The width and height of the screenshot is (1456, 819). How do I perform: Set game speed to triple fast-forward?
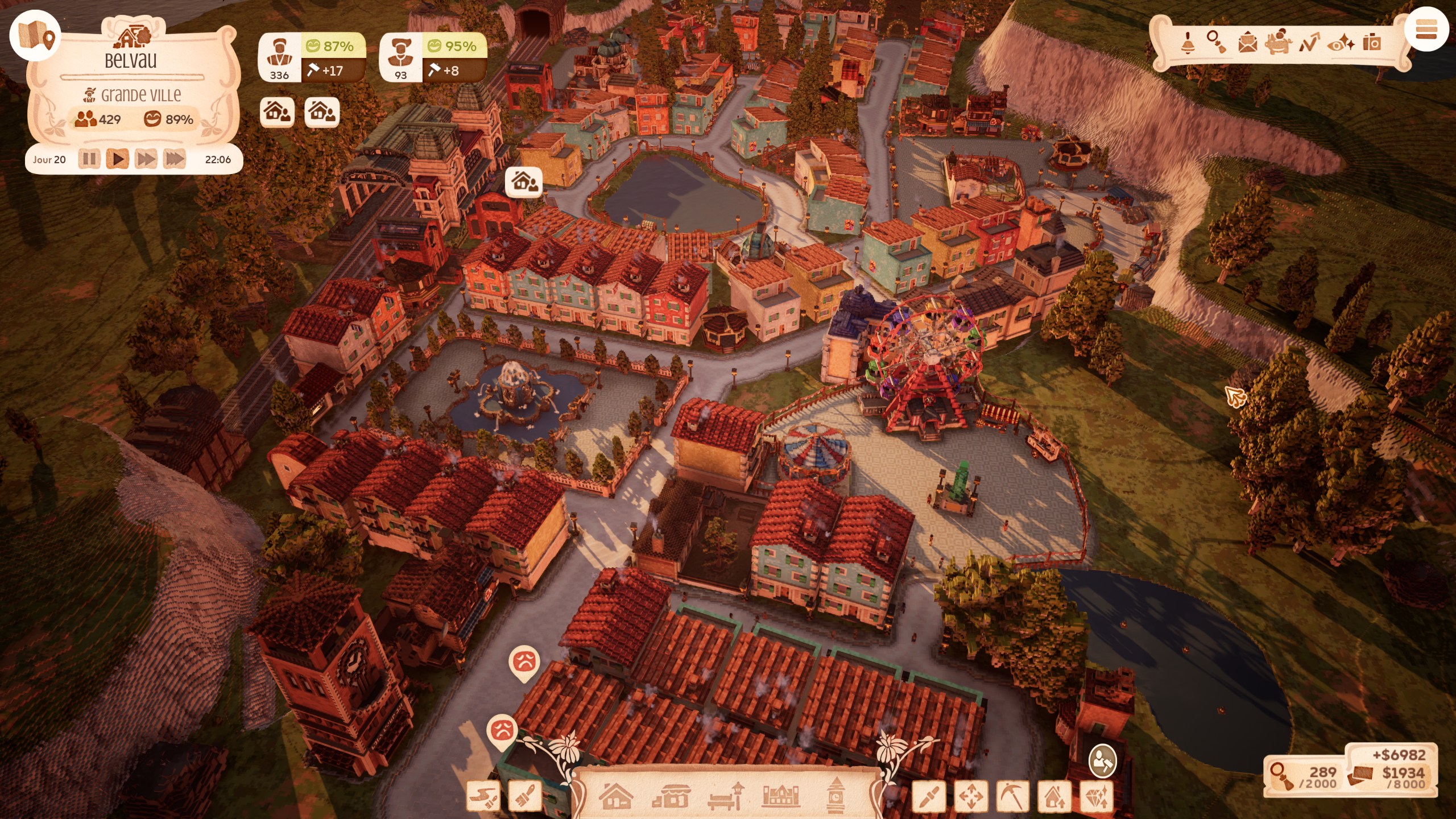175,159
